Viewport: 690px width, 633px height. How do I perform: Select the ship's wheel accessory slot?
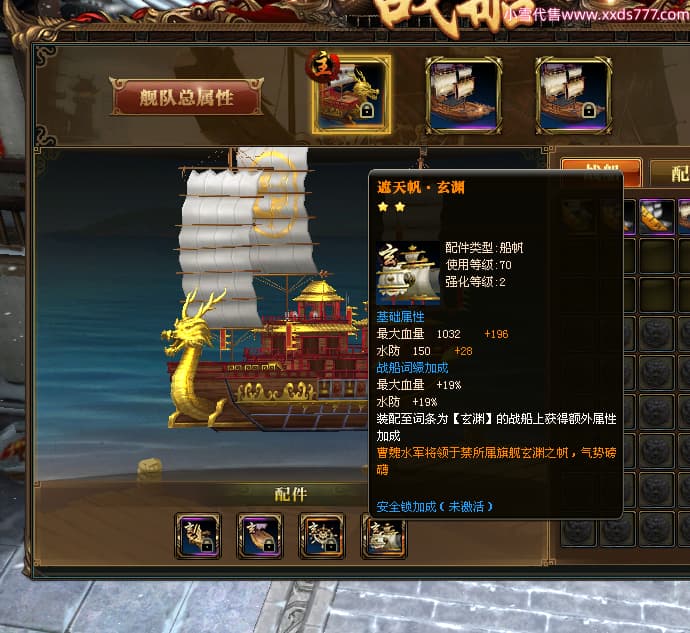322,535
